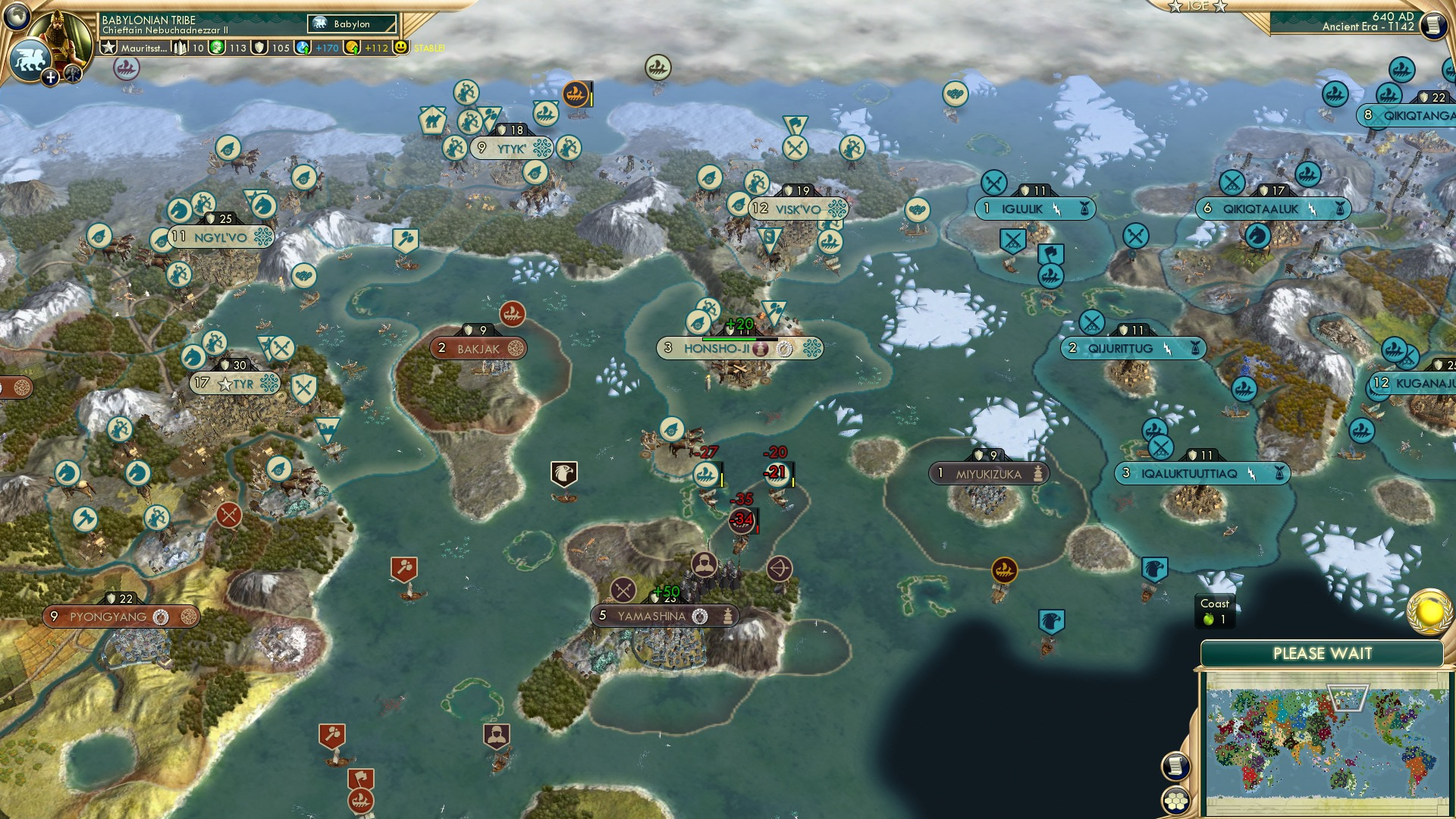Click the science icon showing 113
The width and height of the screenshot is (1456, 819).
pos(217,48)
